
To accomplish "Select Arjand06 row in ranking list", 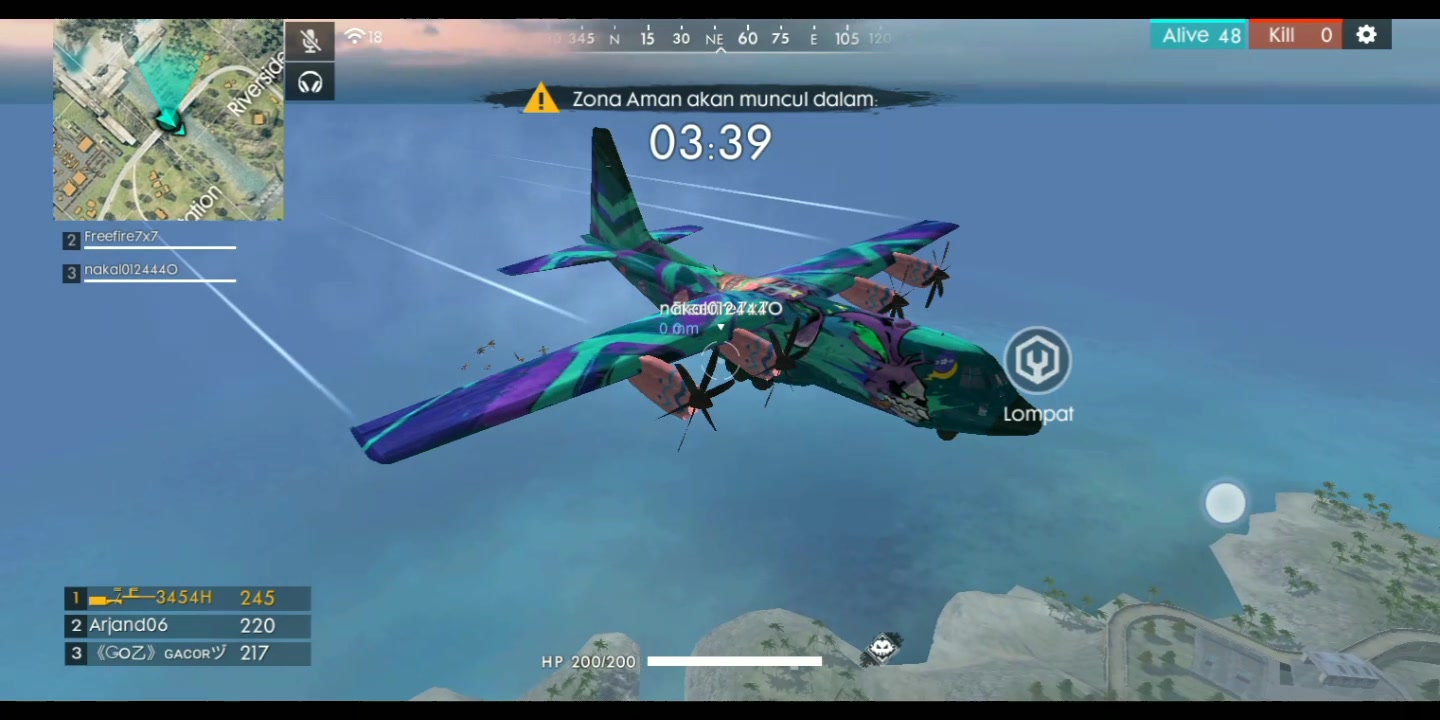I will 187,626.
